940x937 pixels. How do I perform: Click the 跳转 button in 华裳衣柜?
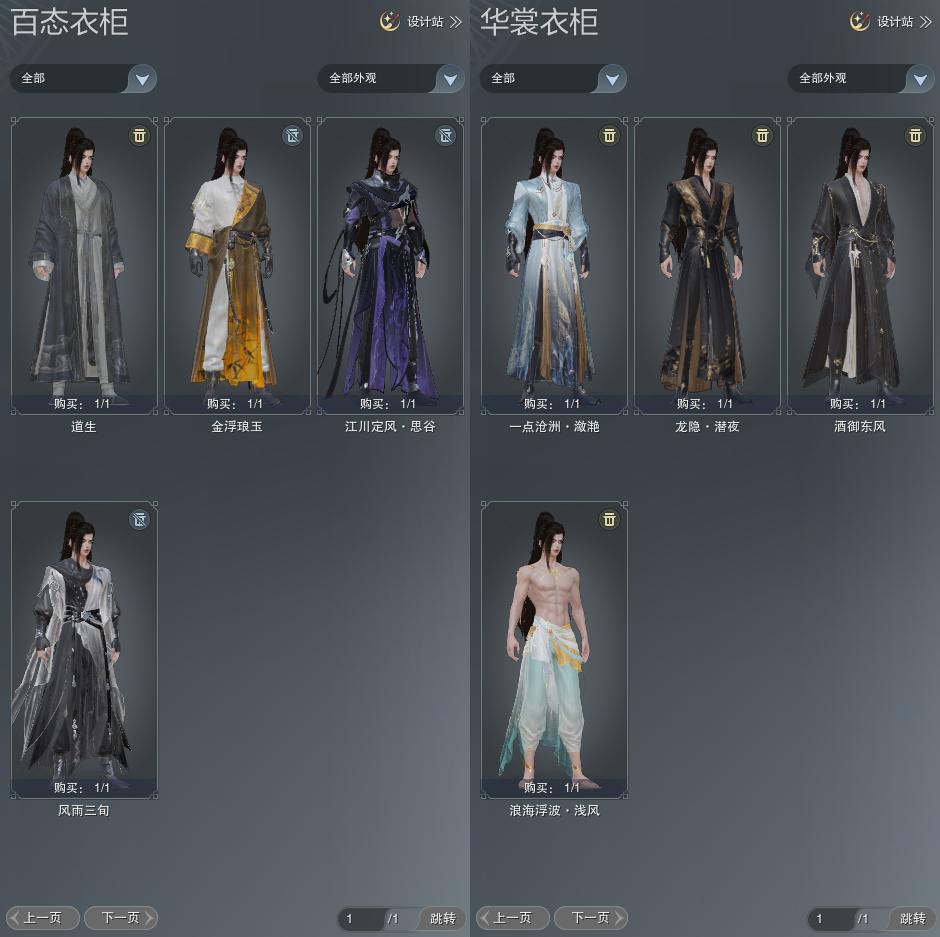[912, 918]
